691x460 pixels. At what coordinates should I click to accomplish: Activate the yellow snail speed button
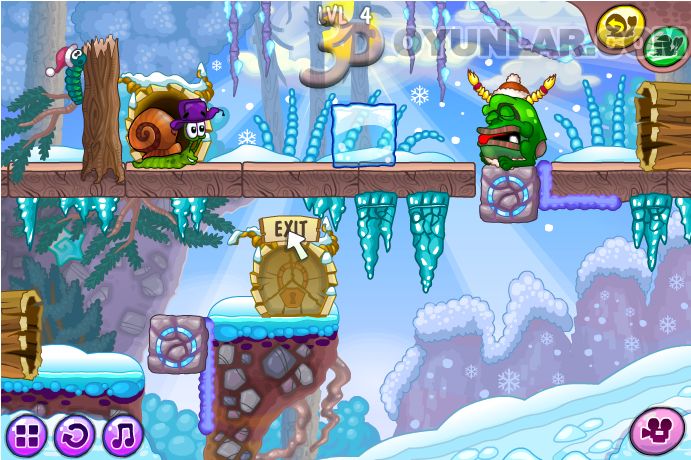(620, 24)
